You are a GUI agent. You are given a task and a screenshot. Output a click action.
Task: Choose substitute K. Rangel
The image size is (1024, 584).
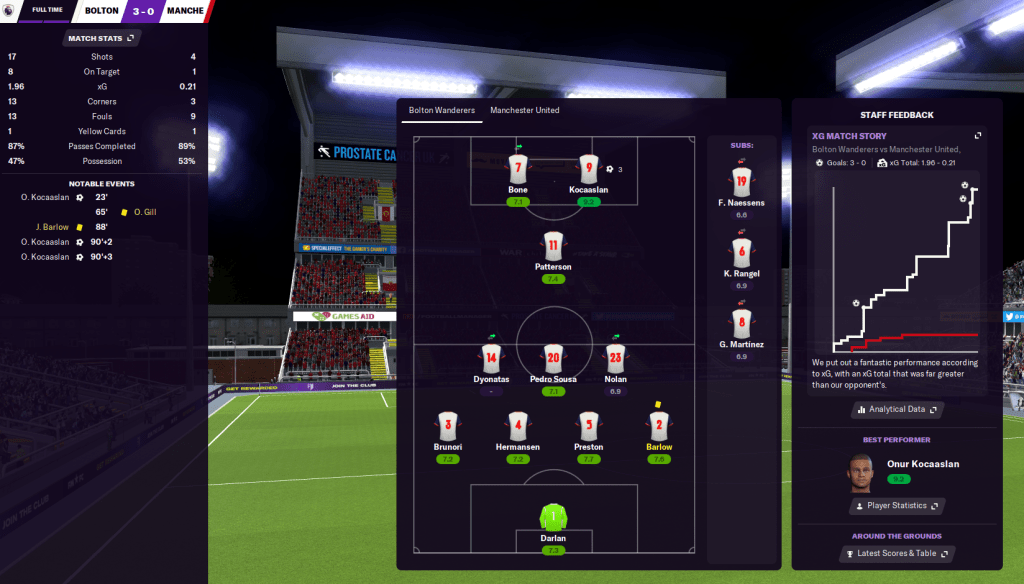[741, 252]
